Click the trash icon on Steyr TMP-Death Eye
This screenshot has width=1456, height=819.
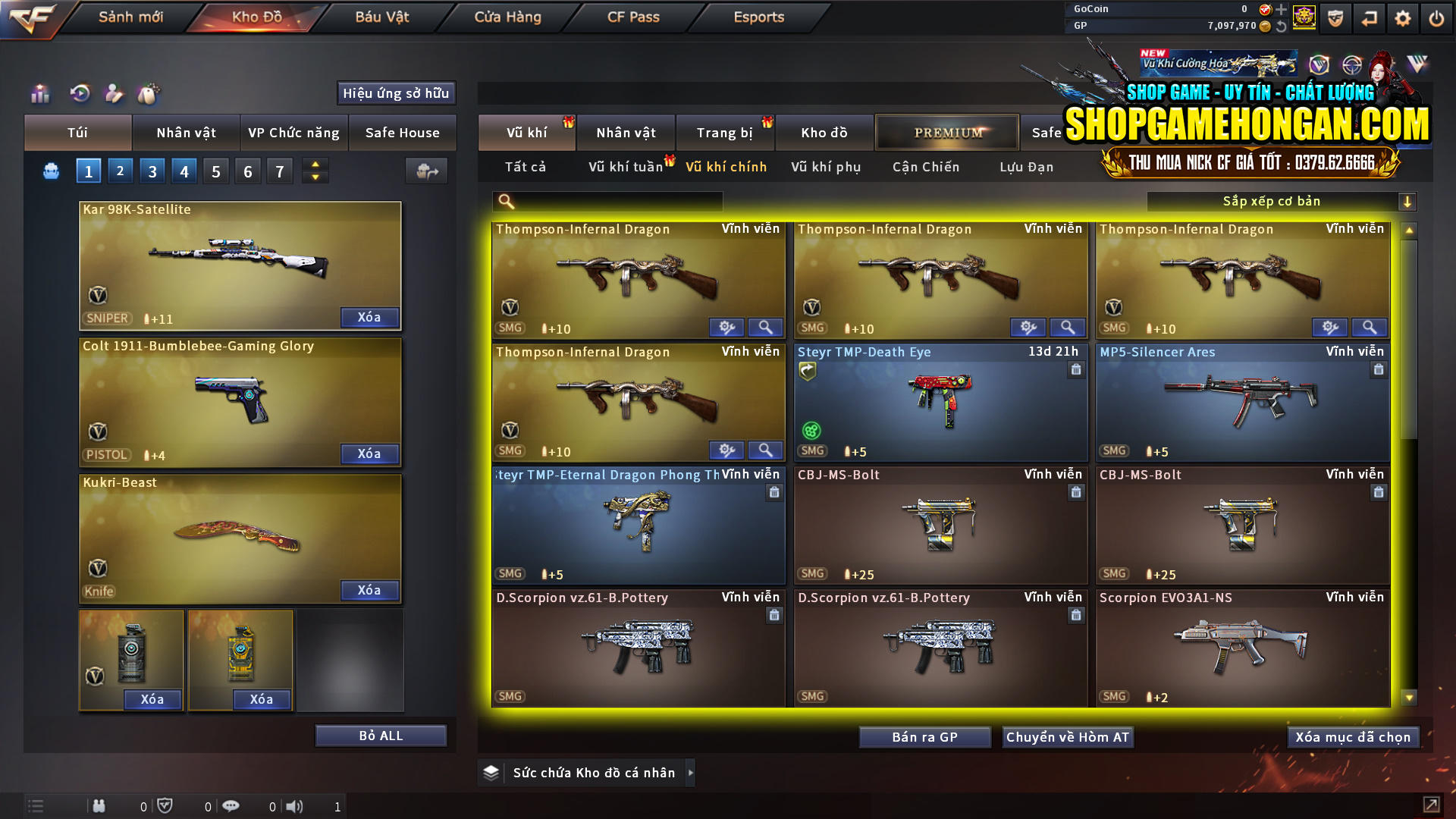[x=1076, y=370]
